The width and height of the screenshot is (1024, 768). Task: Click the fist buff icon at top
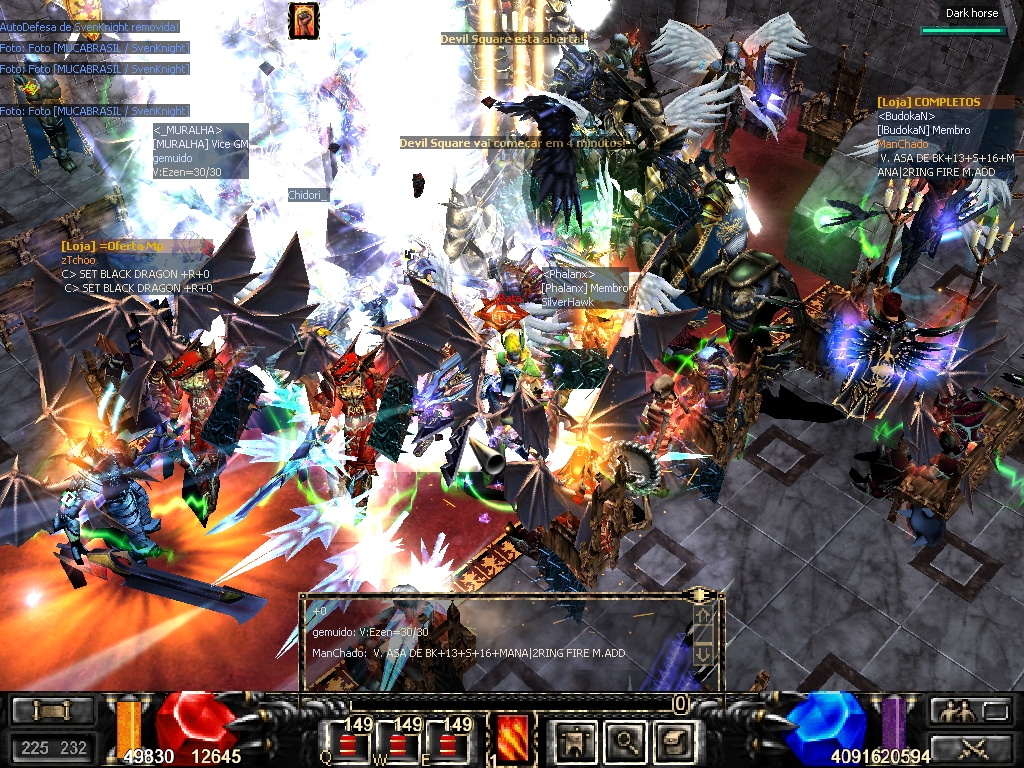[304, 21]
